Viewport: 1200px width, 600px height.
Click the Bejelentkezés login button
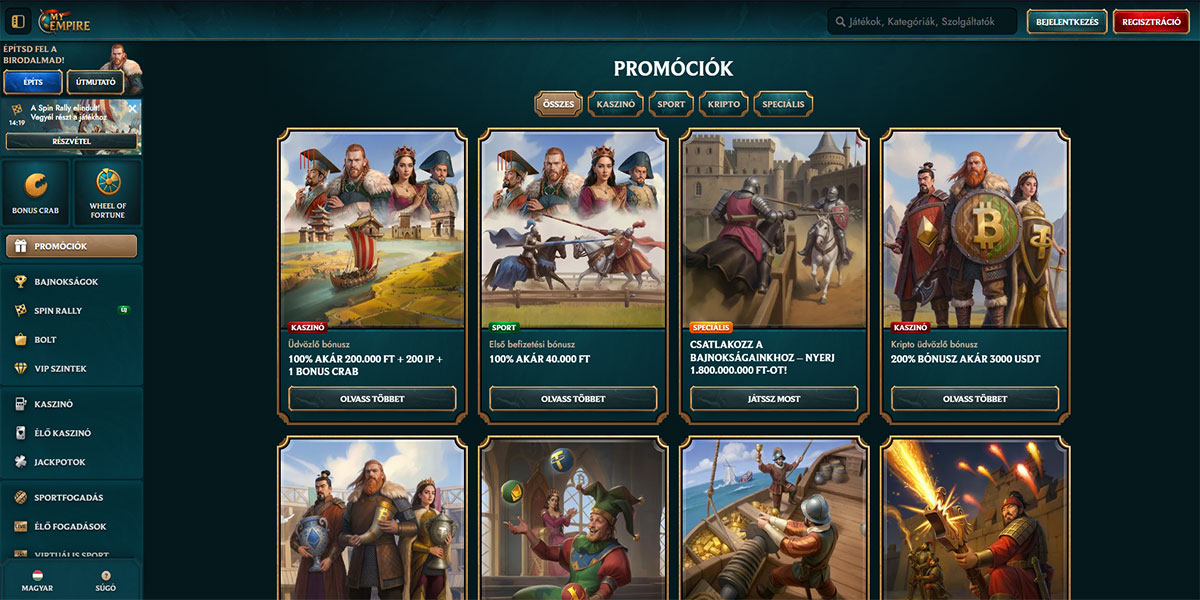point(1066,22)
